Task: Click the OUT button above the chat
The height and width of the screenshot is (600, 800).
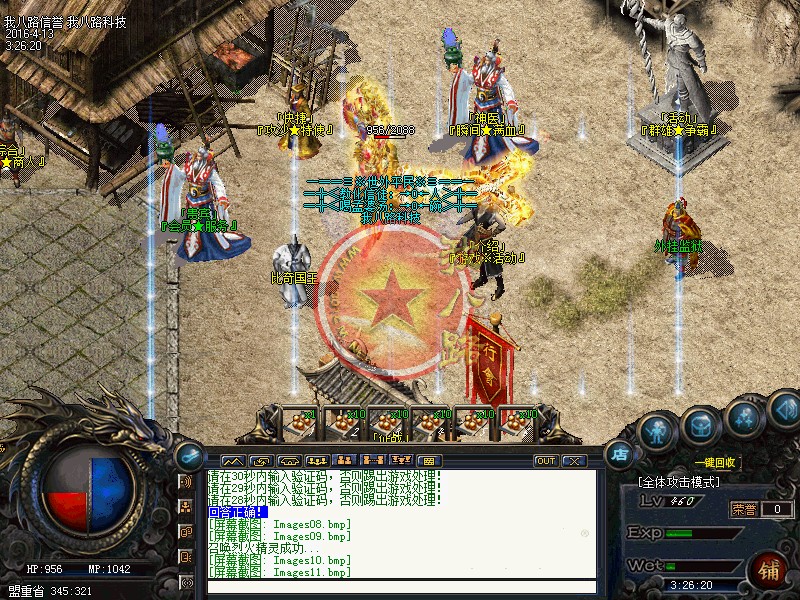Action: click(x=546, y=461)
